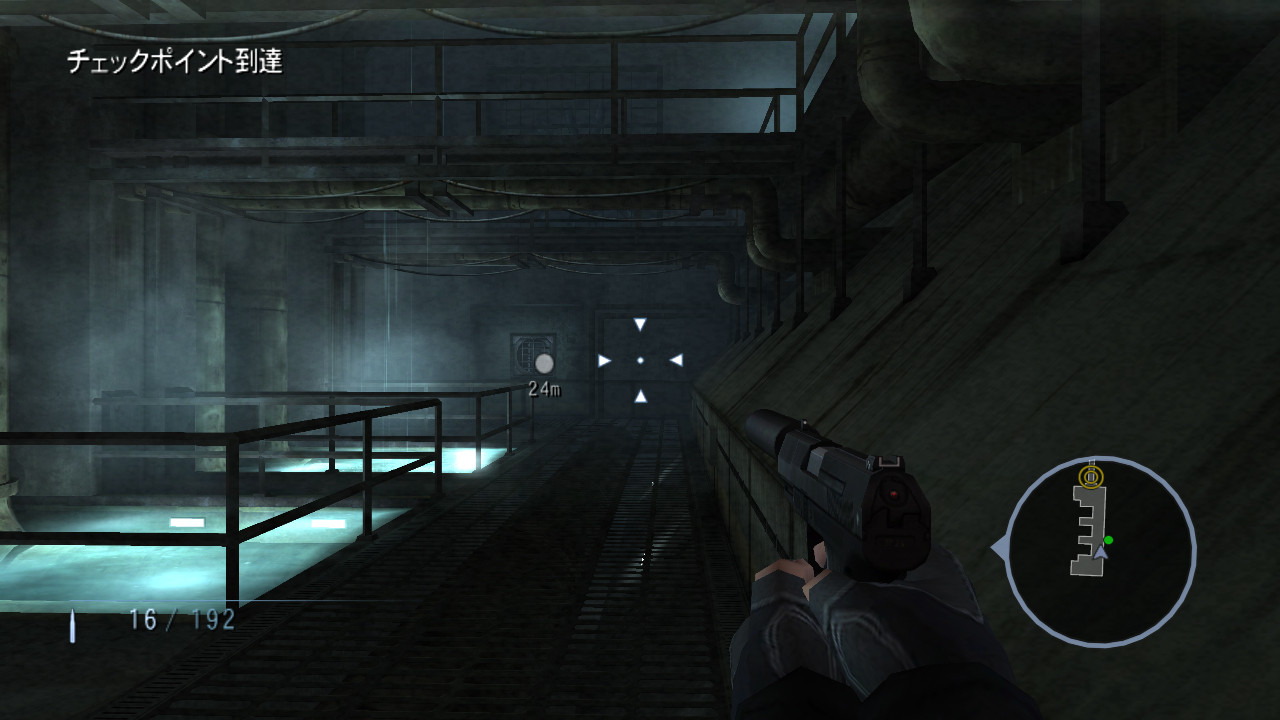Click the yellow objective ring on the minimap
Image resolution: width=1280 pixels, height=720 pixels.
coord(1089,477)
